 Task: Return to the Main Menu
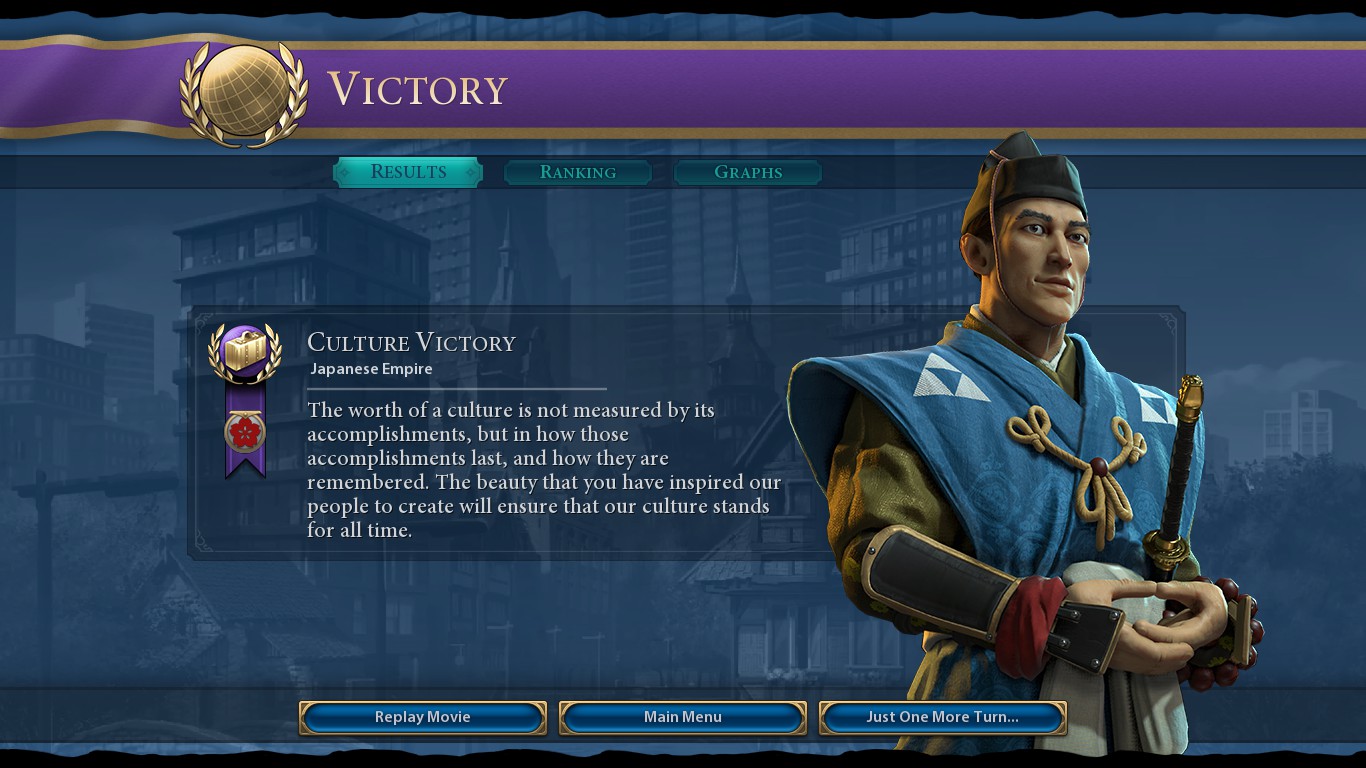(682, 717)
